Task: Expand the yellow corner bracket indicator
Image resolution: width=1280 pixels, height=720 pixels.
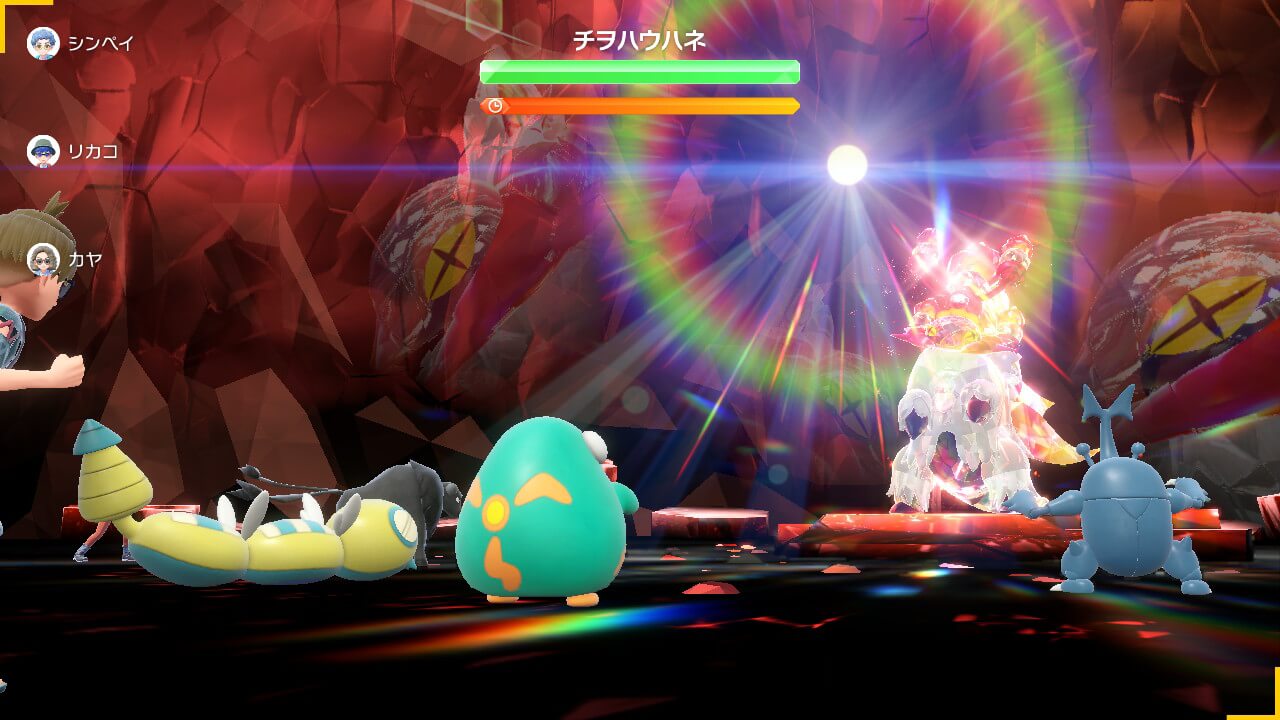Action: (10, 10)
